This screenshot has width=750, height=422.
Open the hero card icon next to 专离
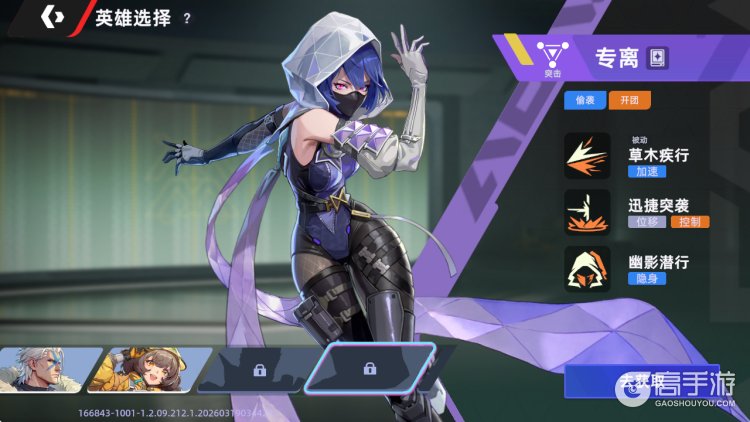(657, 57)
